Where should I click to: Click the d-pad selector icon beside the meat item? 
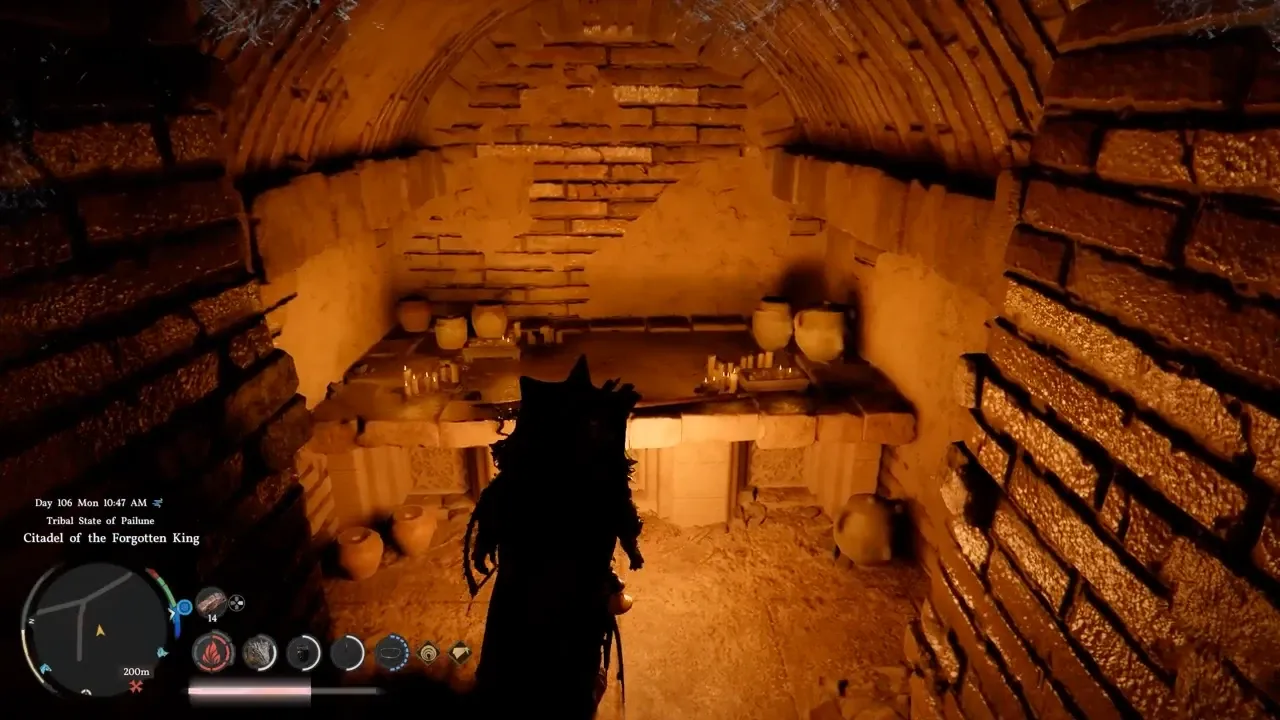pyautogui.click(x=236, y=604)
